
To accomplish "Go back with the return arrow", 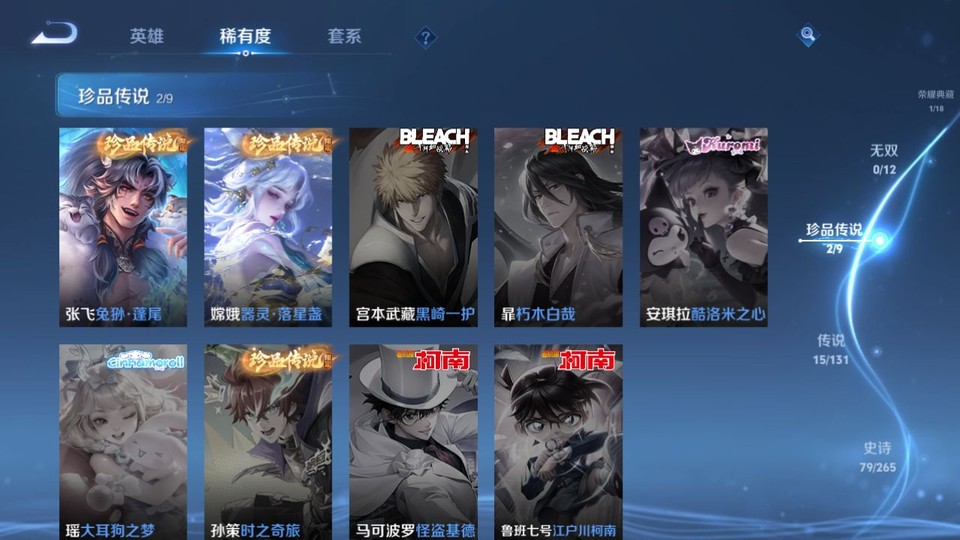I will point(53,35).
